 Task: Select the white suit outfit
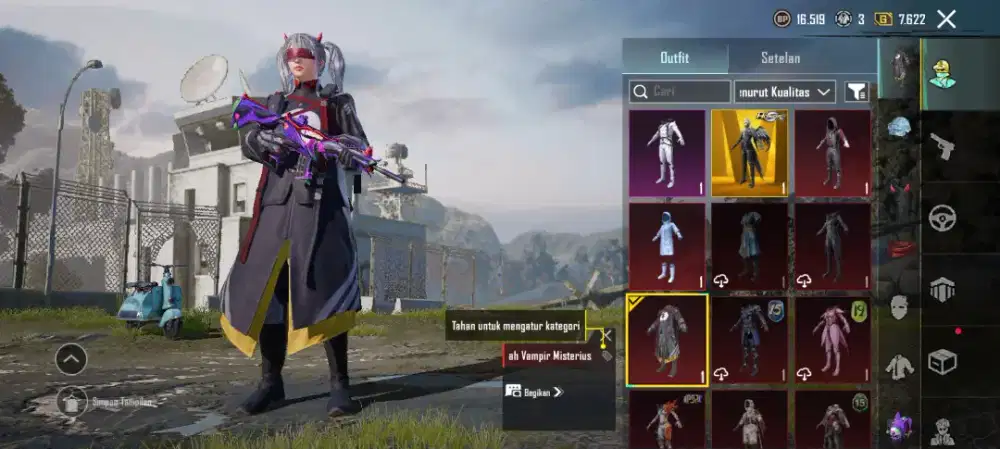pyautogui.click(x=667, y=152)
